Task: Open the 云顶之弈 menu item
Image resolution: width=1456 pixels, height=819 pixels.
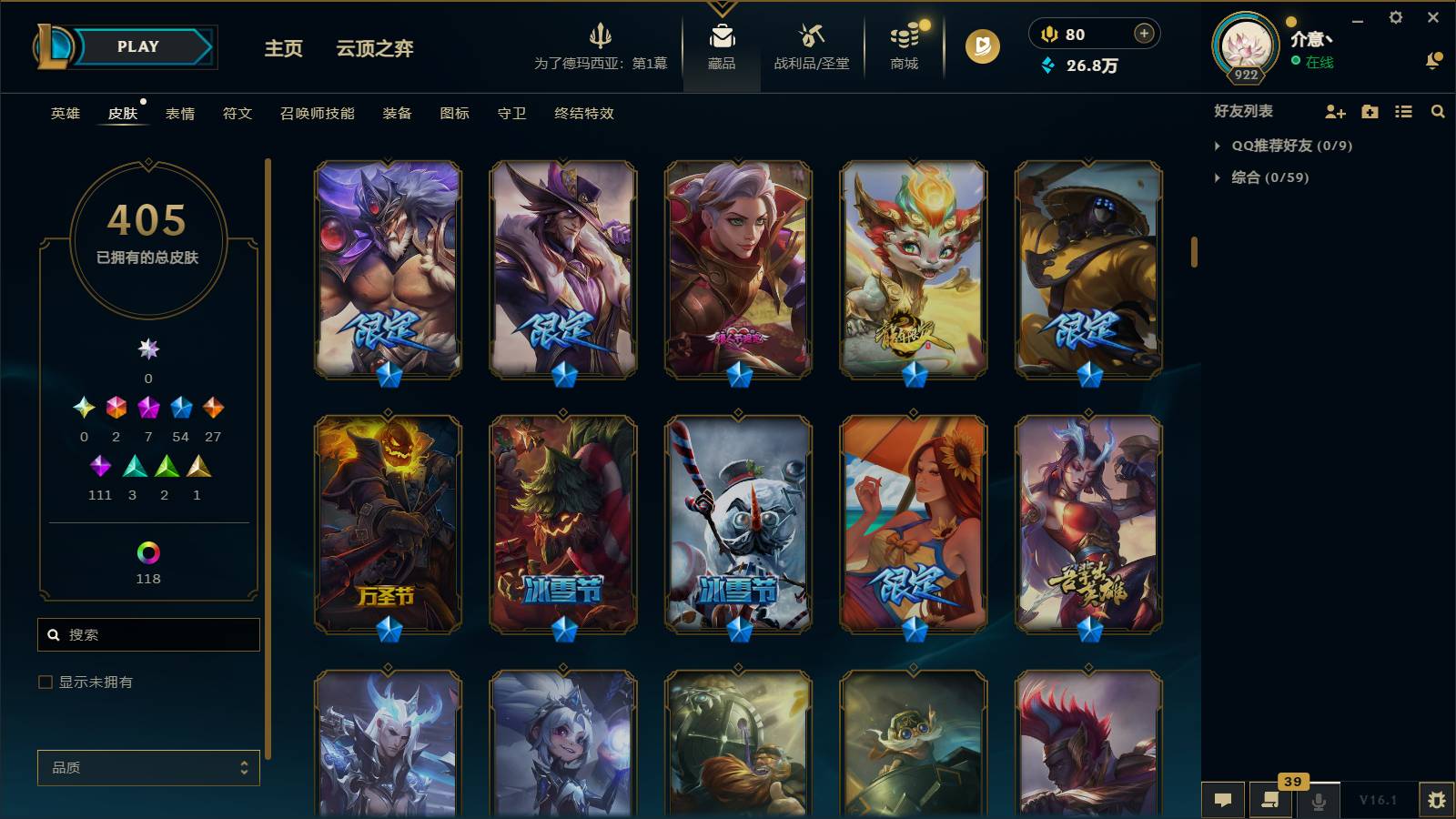Action: 376,49
